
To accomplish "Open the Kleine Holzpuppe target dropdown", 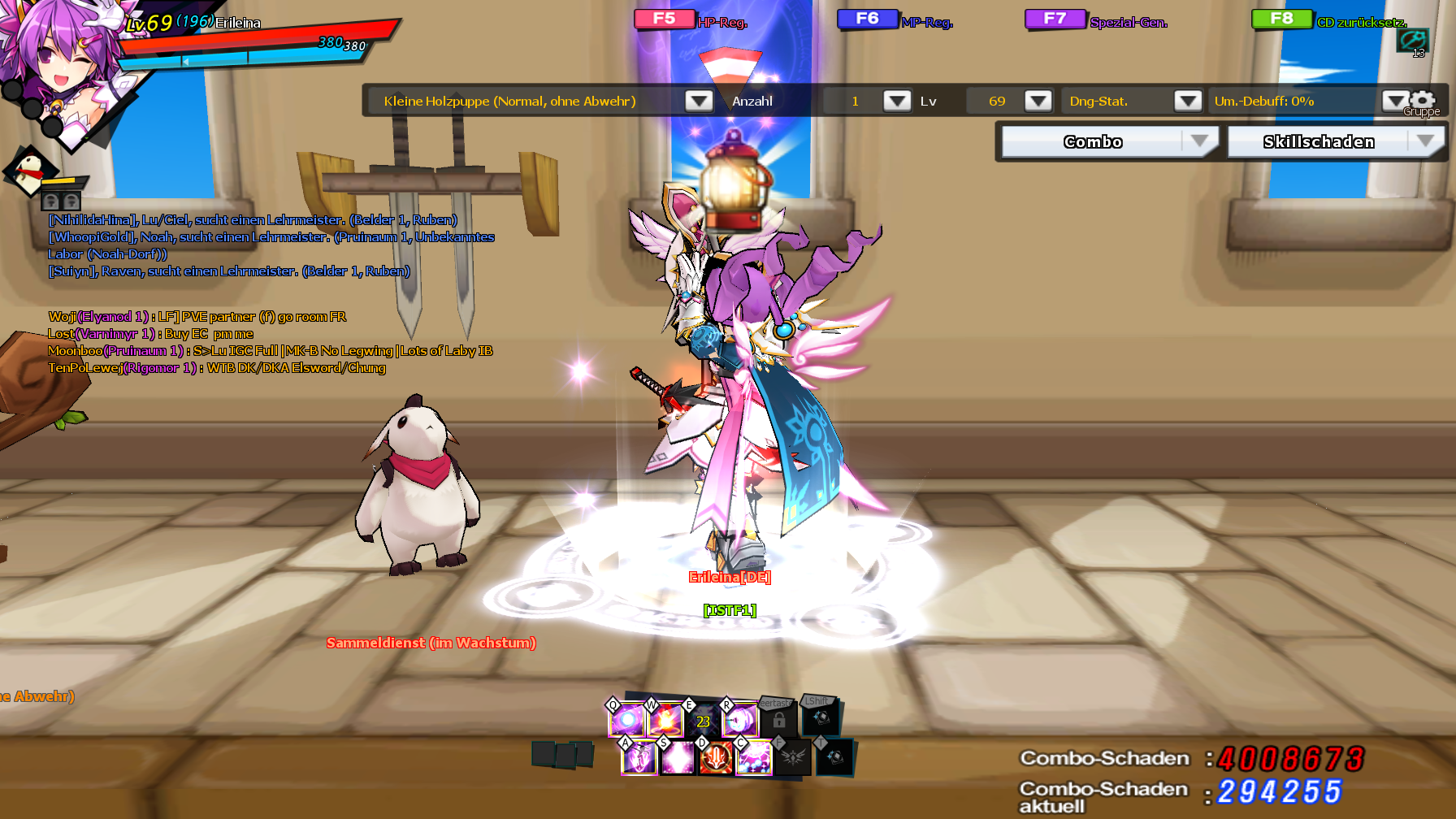I will tap(698, 101).
